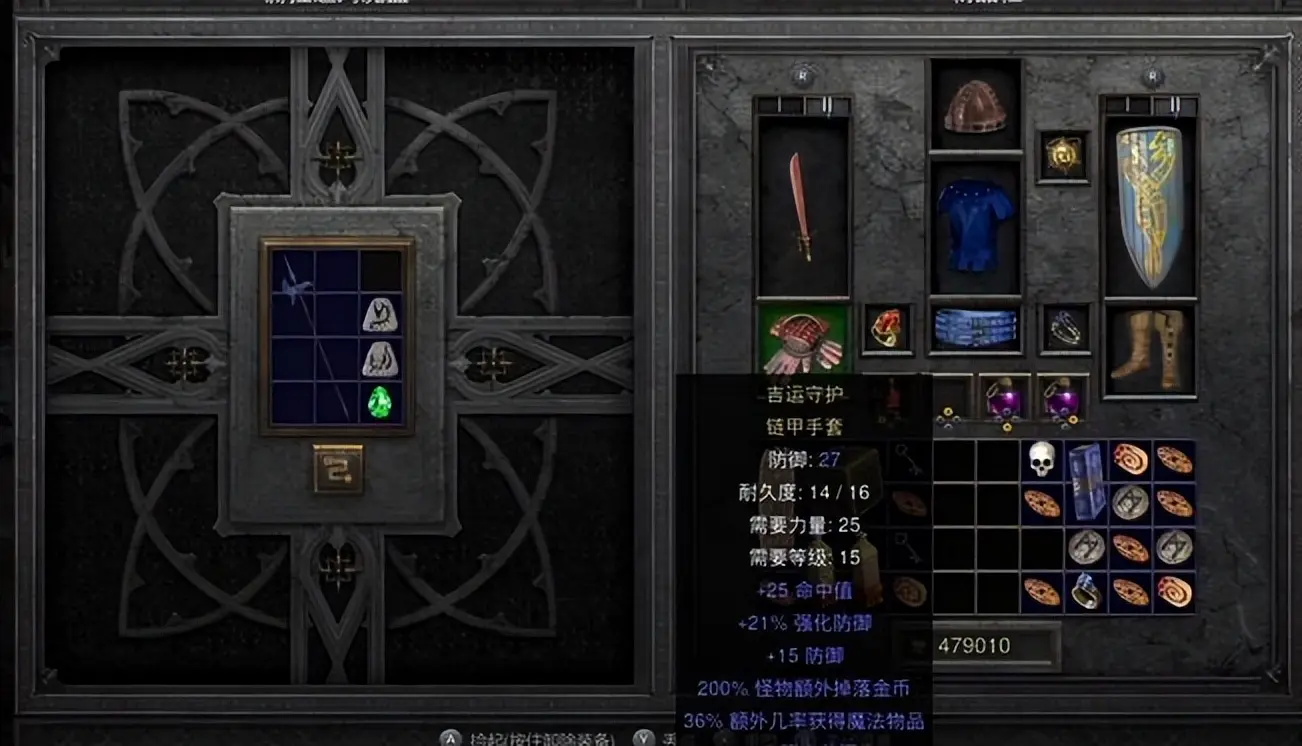Pick up the golden amulet
1302x746 pixels.
click(1062, 156)
